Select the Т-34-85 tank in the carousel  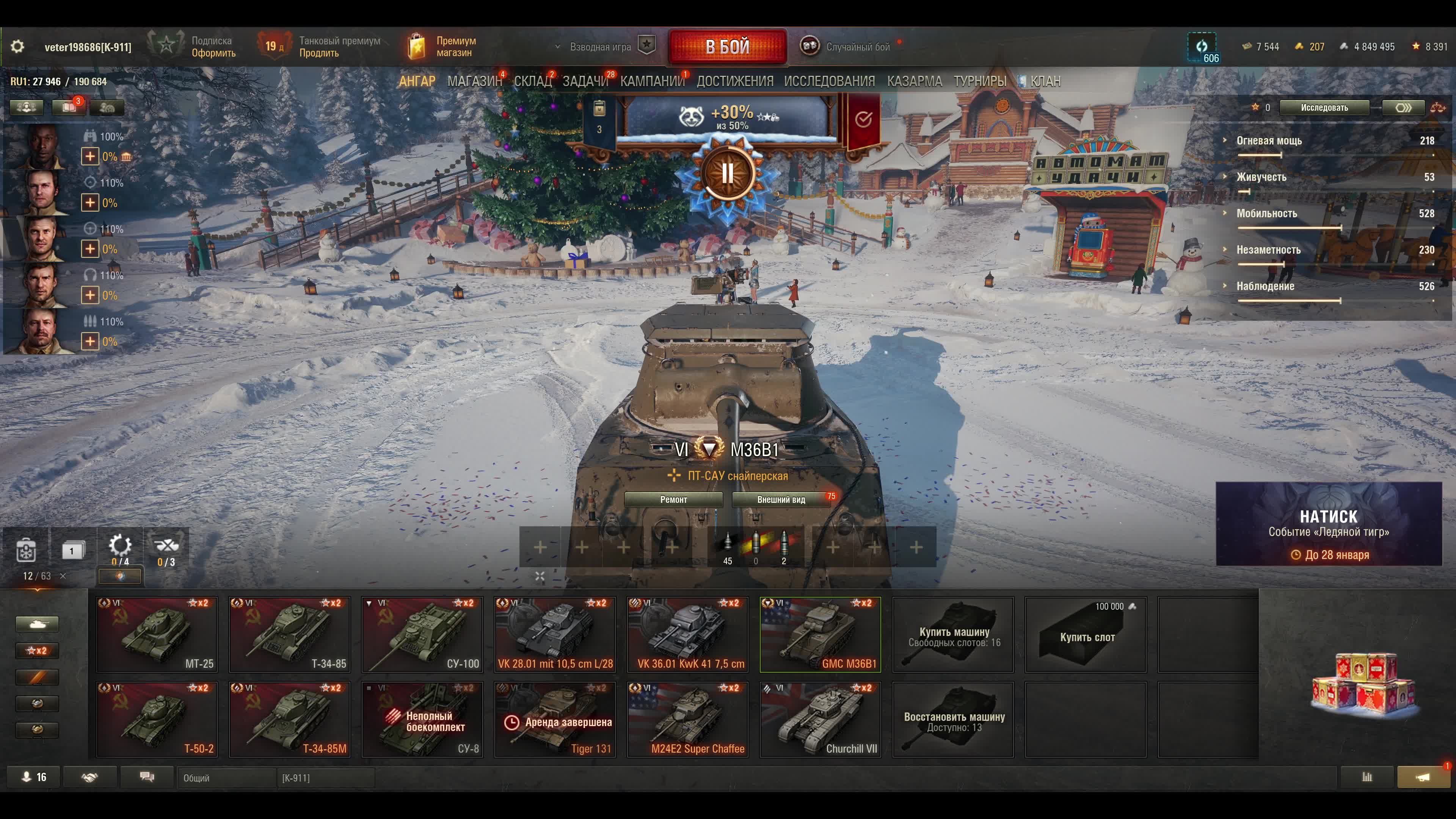[x=289, y=634]
